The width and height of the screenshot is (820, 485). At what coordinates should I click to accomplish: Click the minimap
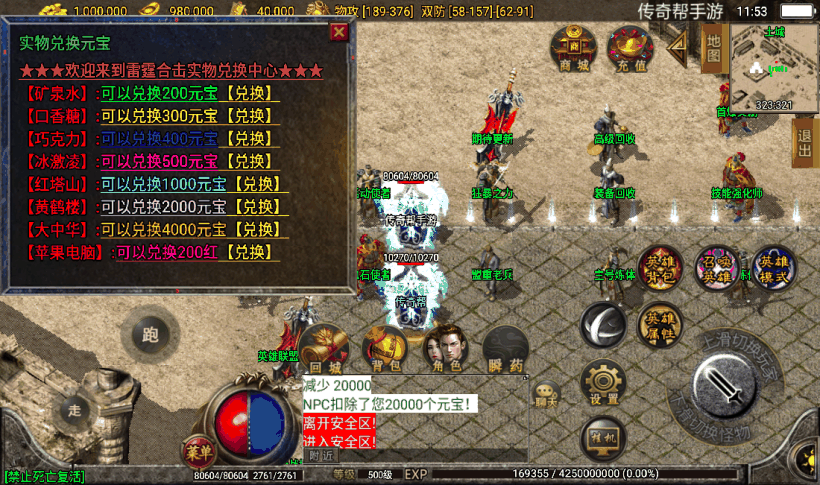[x=773, y=66]
